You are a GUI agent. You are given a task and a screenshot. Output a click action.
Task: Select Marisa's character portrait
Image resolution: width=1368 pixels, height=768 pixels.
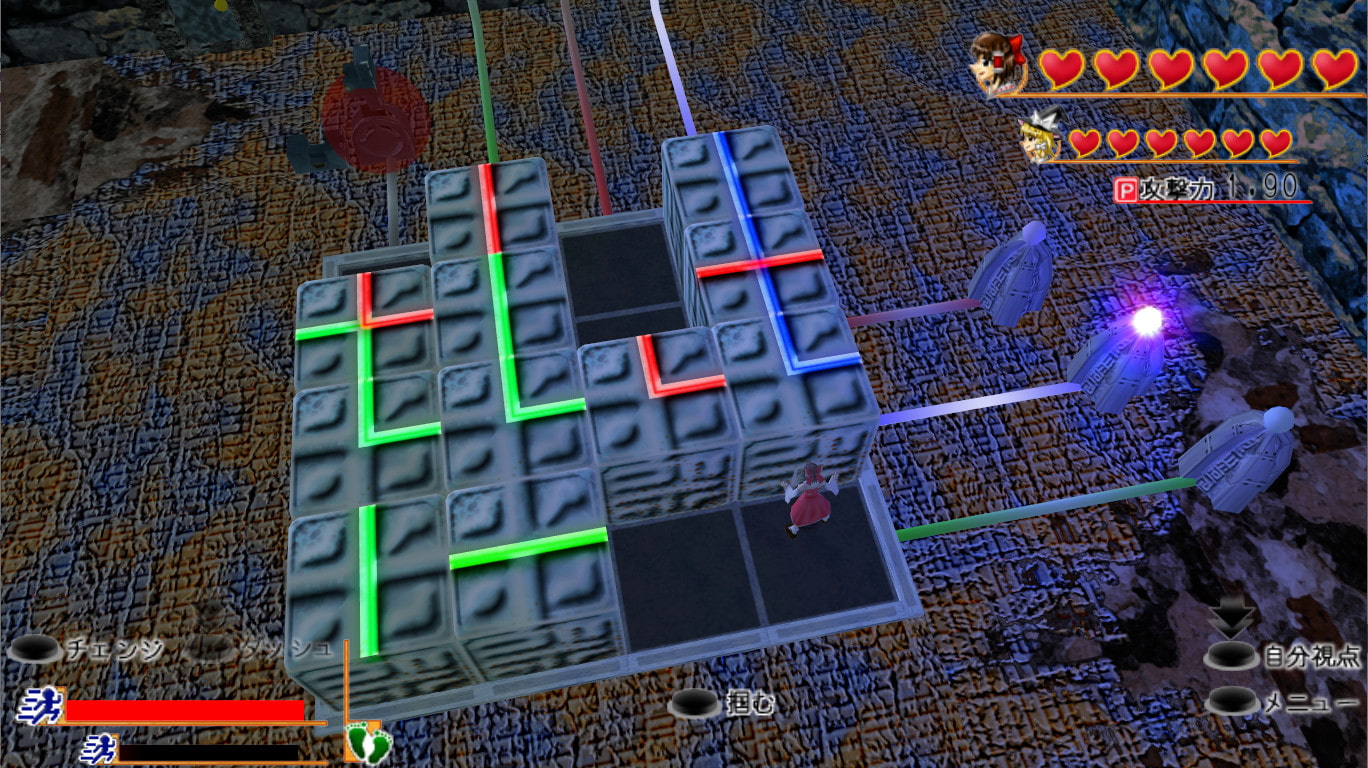coord(1040,139)
